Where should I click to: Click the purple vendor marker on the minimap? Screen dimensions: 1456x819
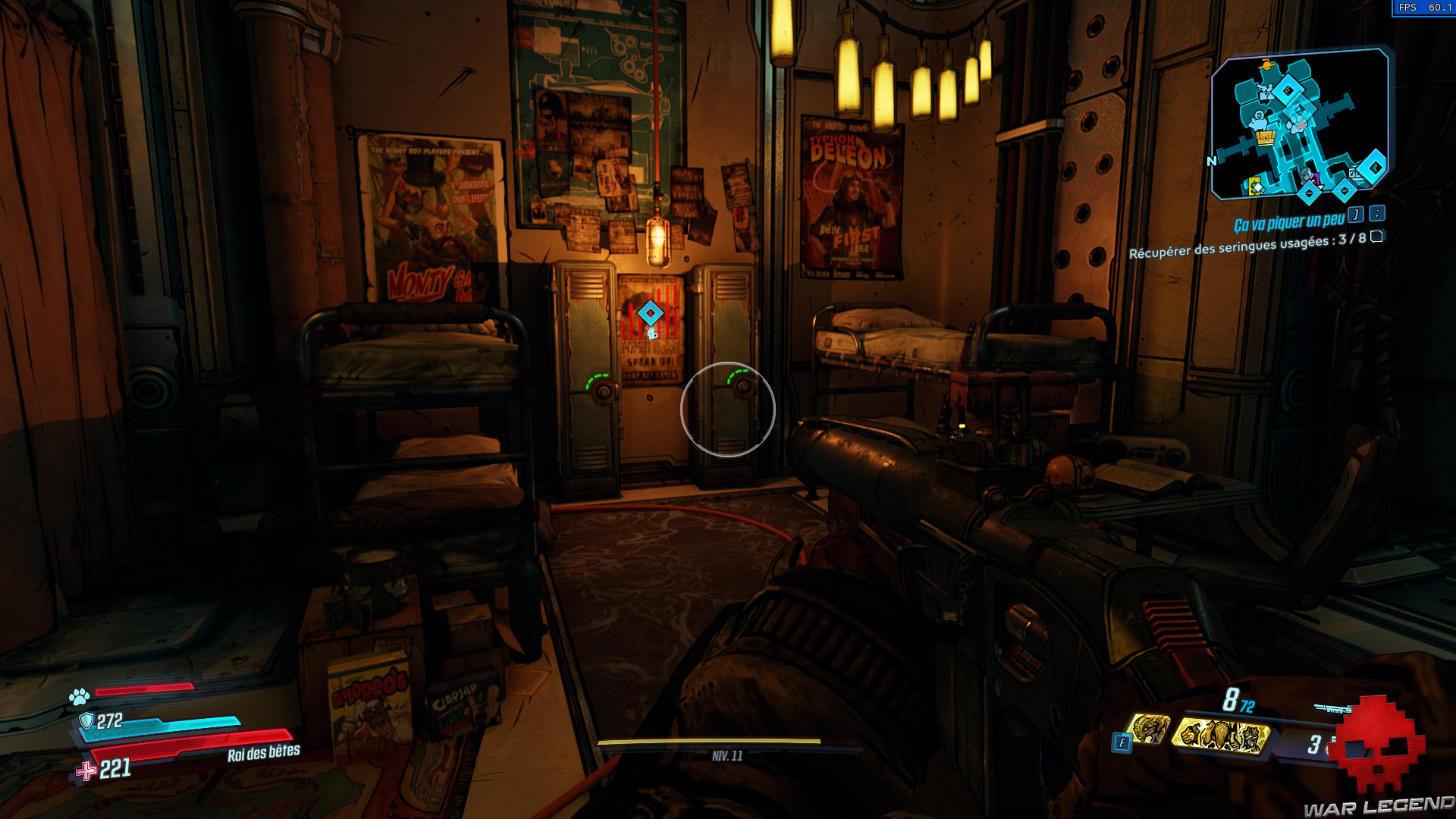1316,177
